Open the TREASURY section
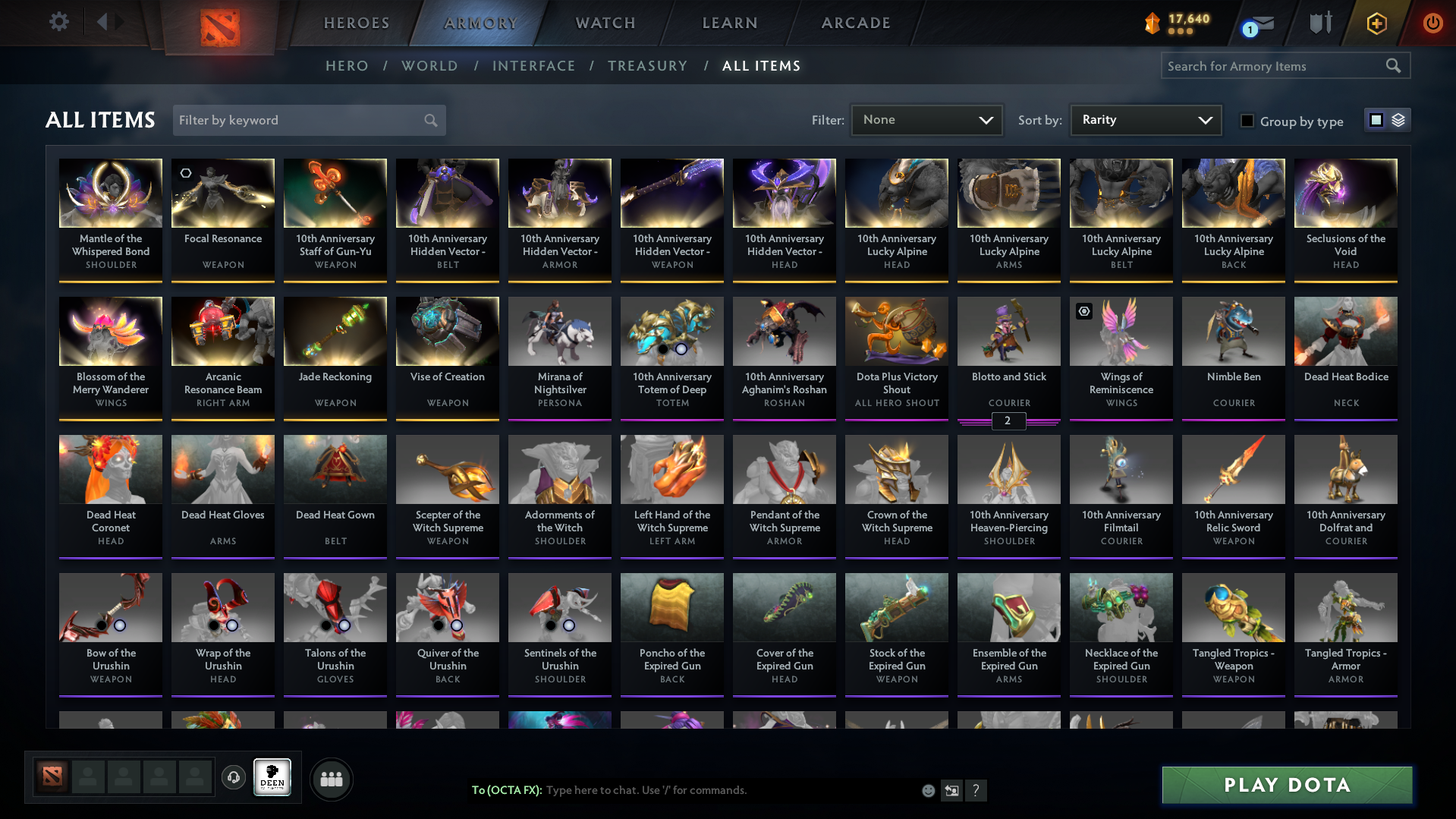This screenshot has height=819, width=1456. (x=647, y=66)
